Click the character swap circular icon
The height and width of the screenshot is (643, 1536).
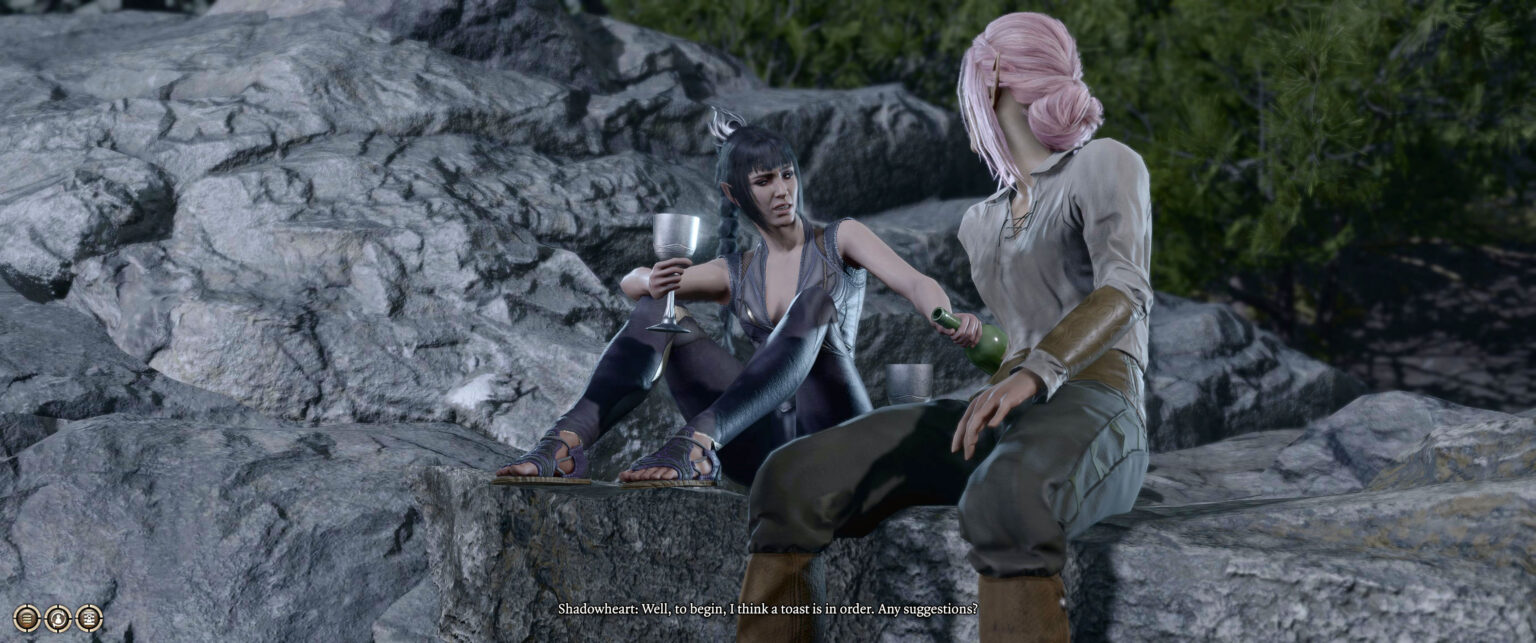coord(58,618)
